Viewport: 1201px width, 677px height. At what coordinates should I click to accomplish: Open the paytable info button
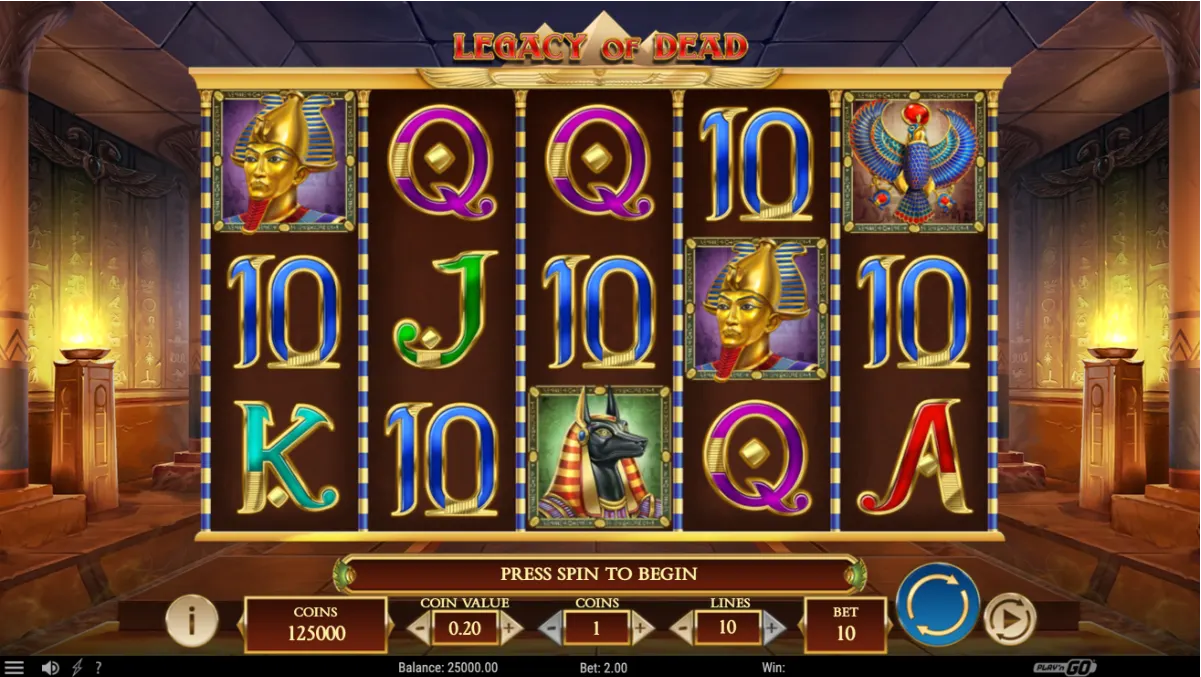click(x=191, y=621)
